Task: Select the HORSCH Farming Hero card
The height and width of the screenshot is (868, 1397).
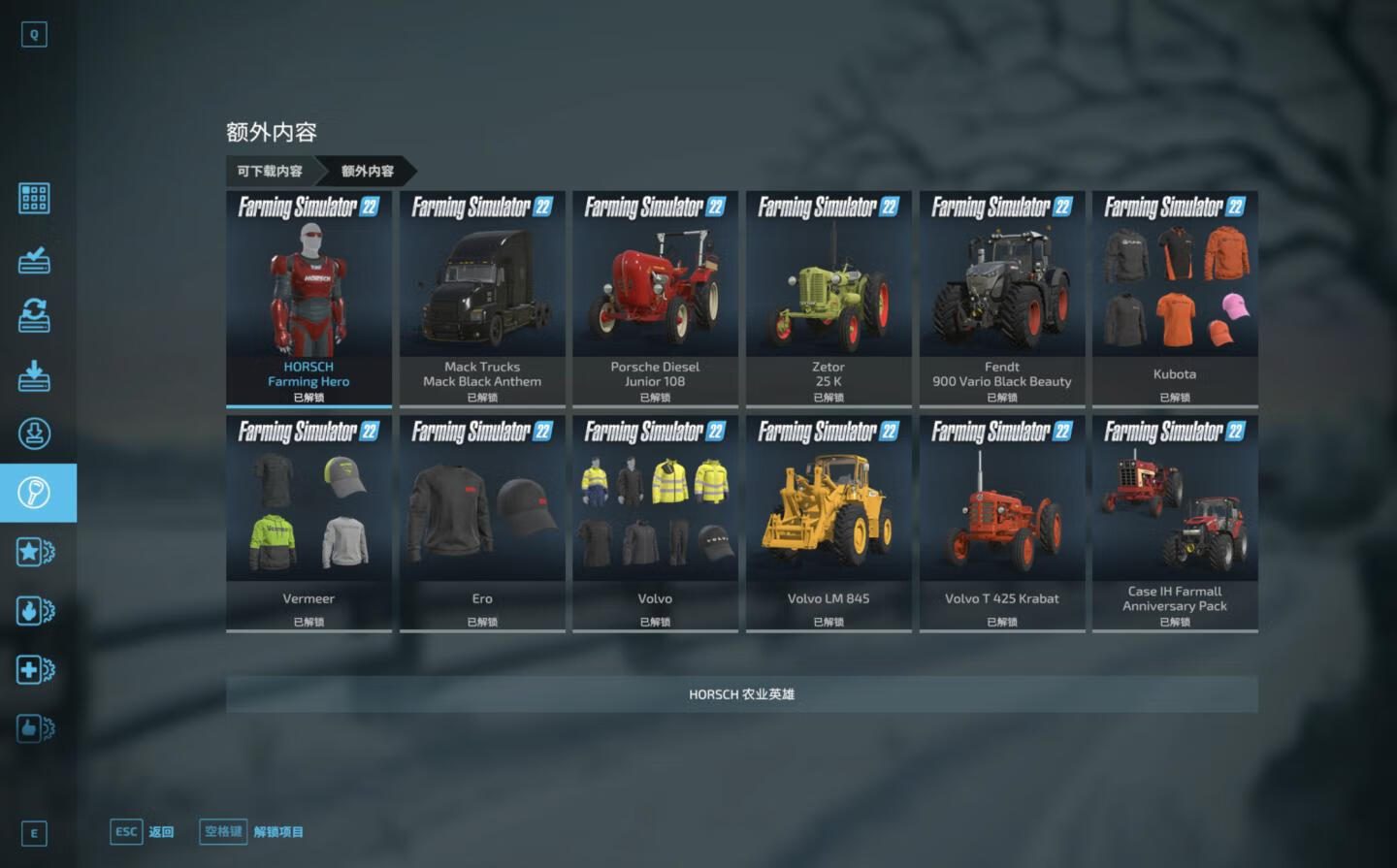Action: [309, 298]
